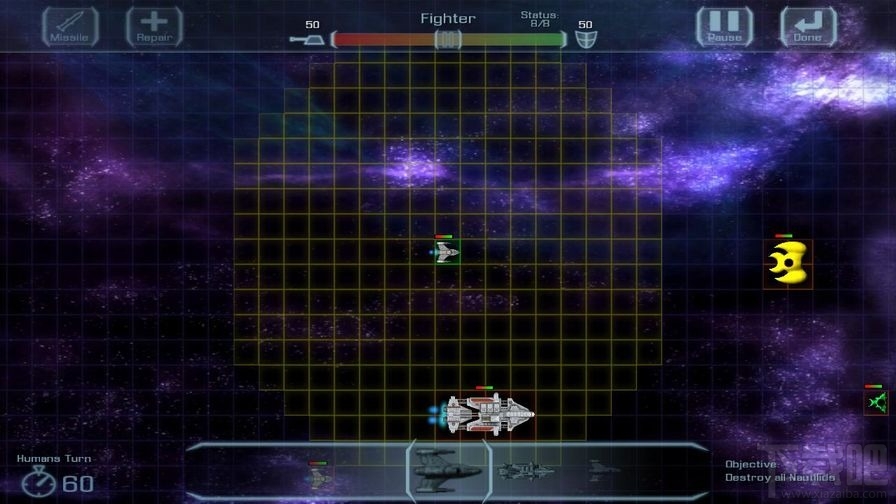Adjust the weapon-shield power slider handle
896x504 pixels.
click(448, 39)
